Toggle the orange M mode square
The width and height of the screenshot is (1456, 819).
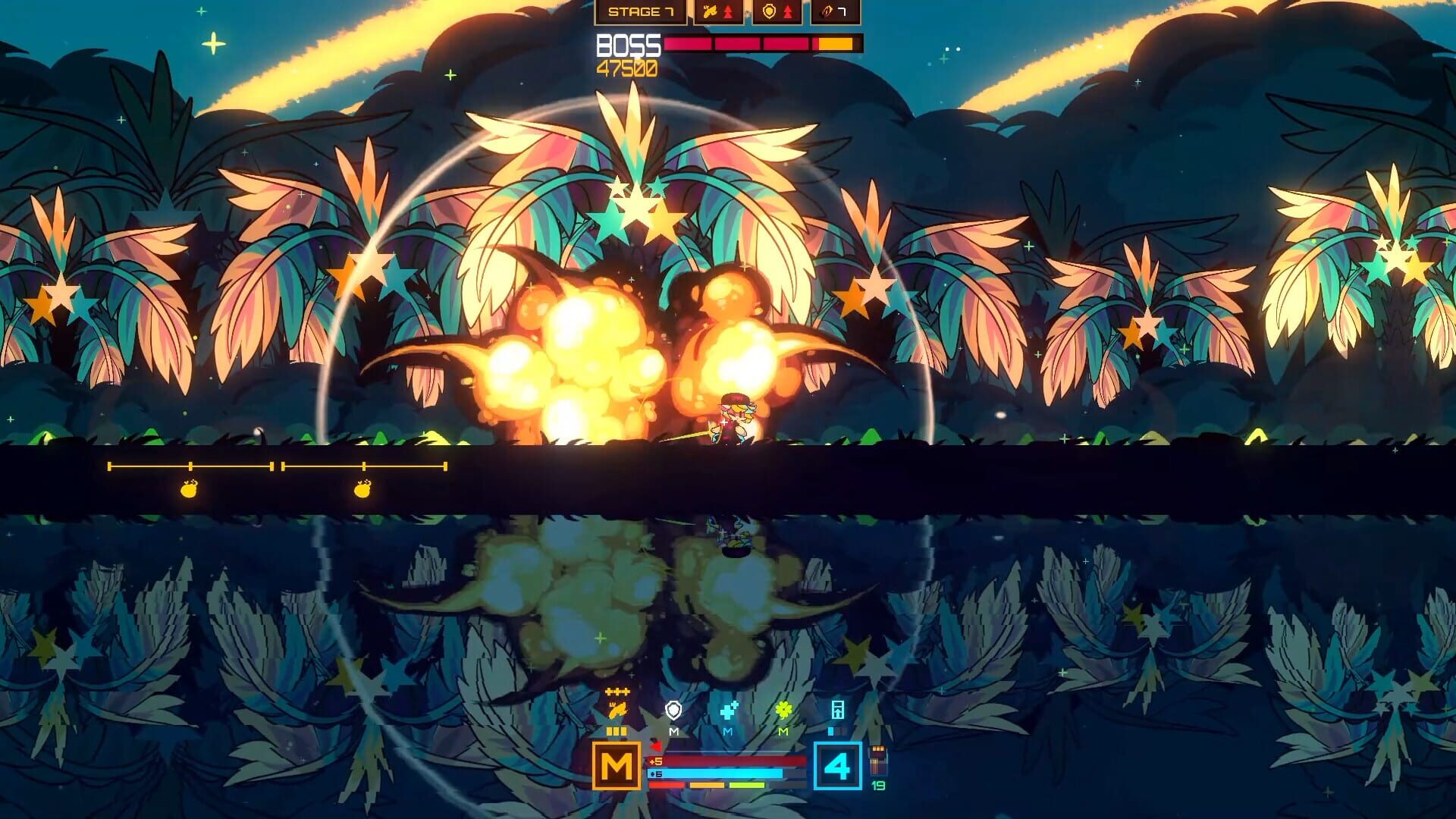pos(617,765)
